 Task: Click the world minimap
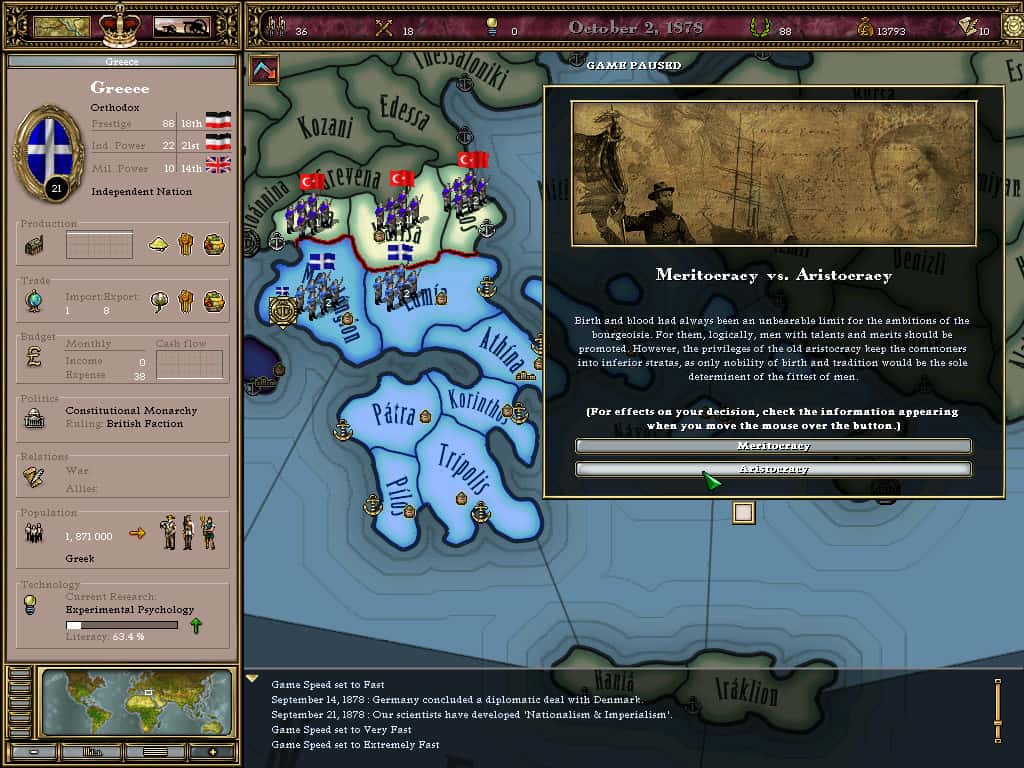coord(138,703)
